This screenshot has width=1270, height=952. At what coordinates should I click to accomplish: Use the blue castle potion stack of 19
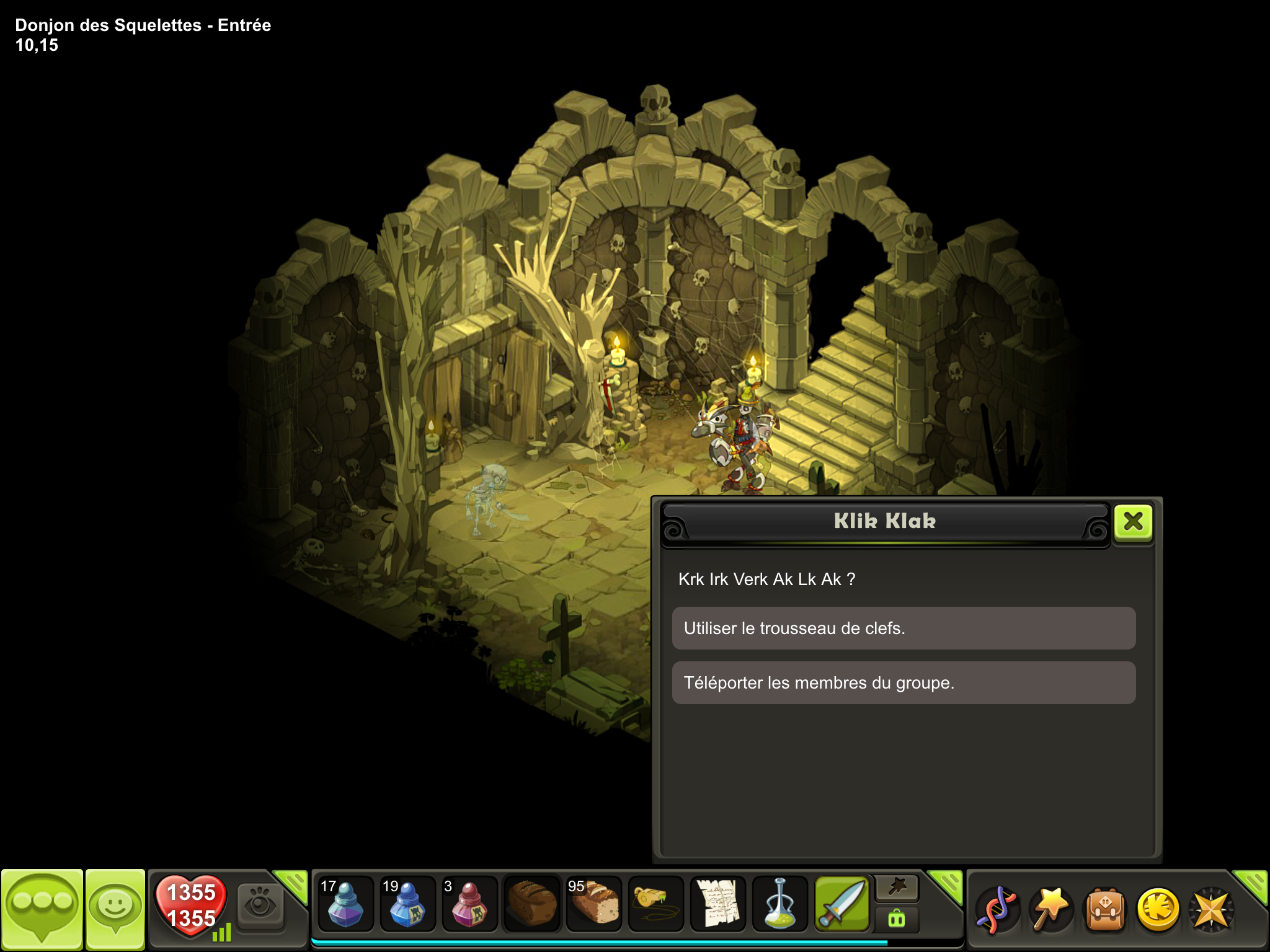pos(407,905)
